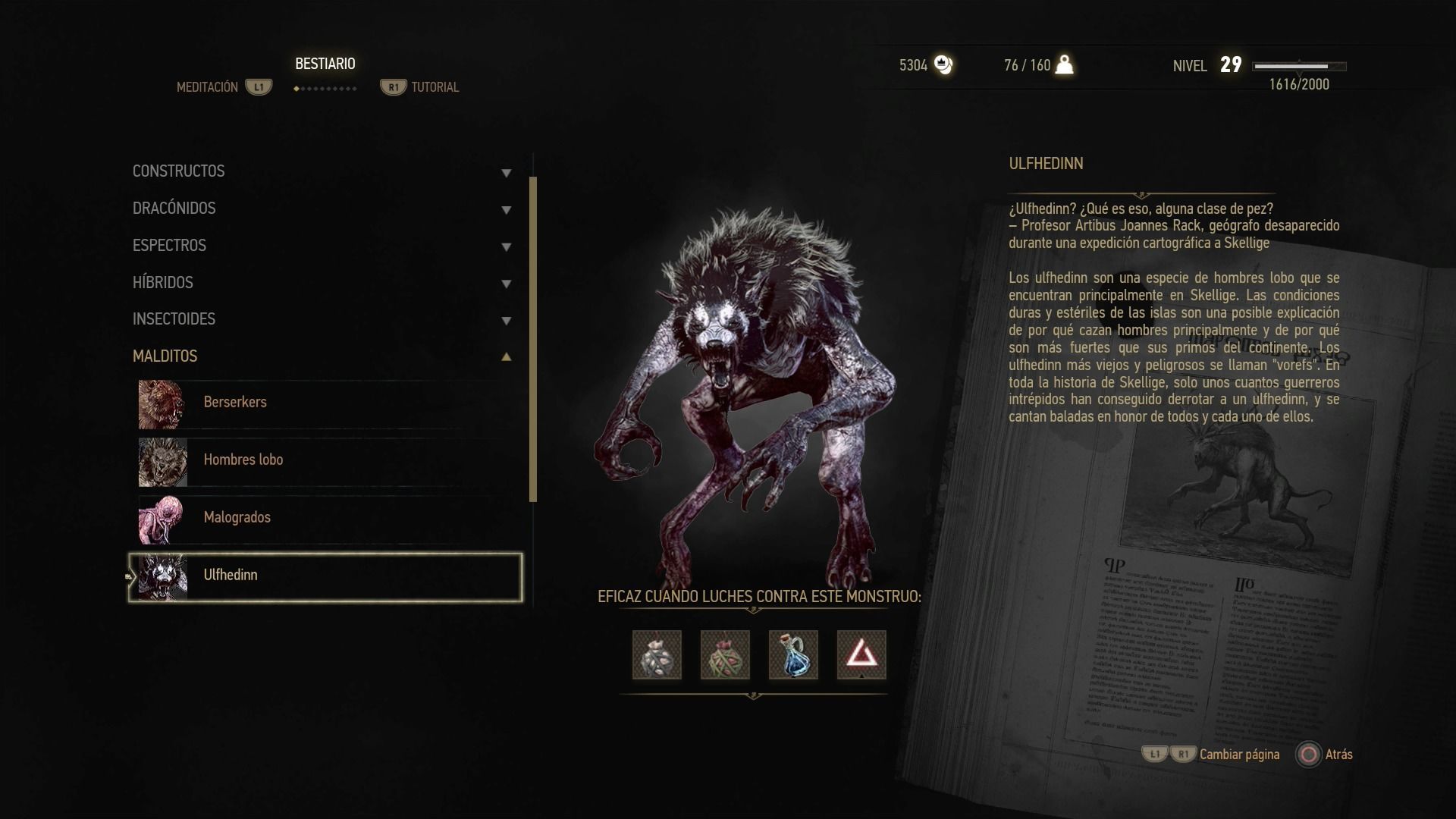Click Cambiar página to change page

pos(1239,755)
